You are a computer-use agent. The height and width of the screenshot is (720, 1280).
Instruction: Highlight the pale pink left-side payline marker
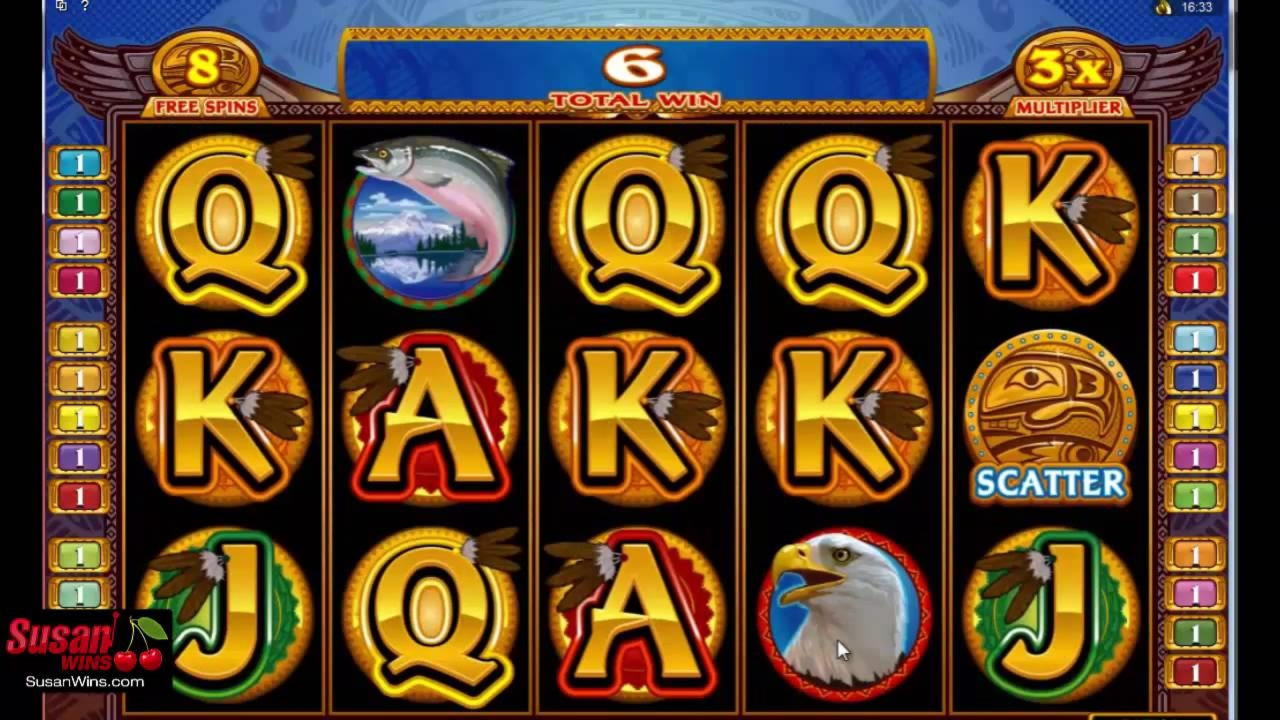click(80, 241)
